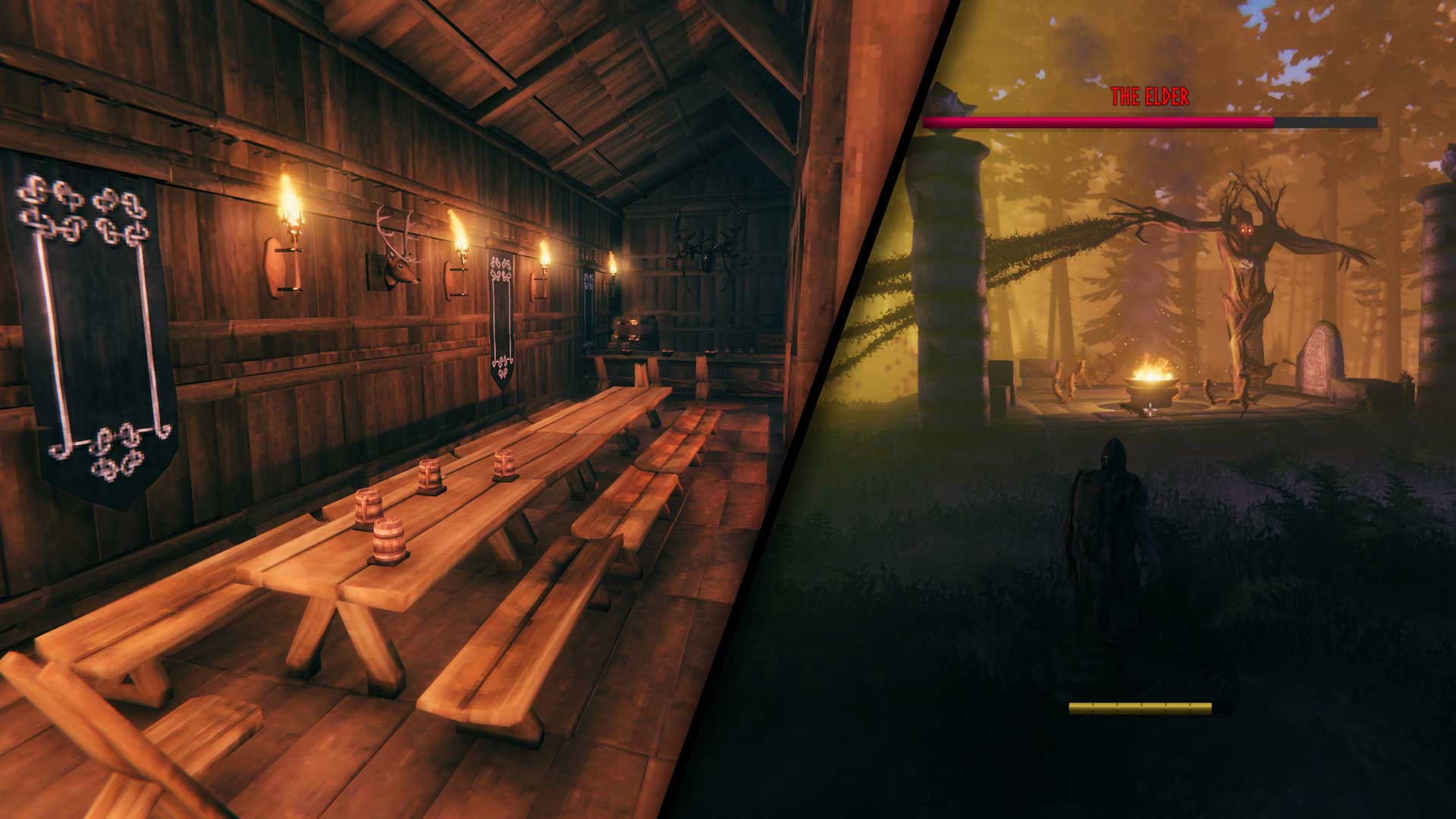Click the front mug on the long table

pos(389,540)
